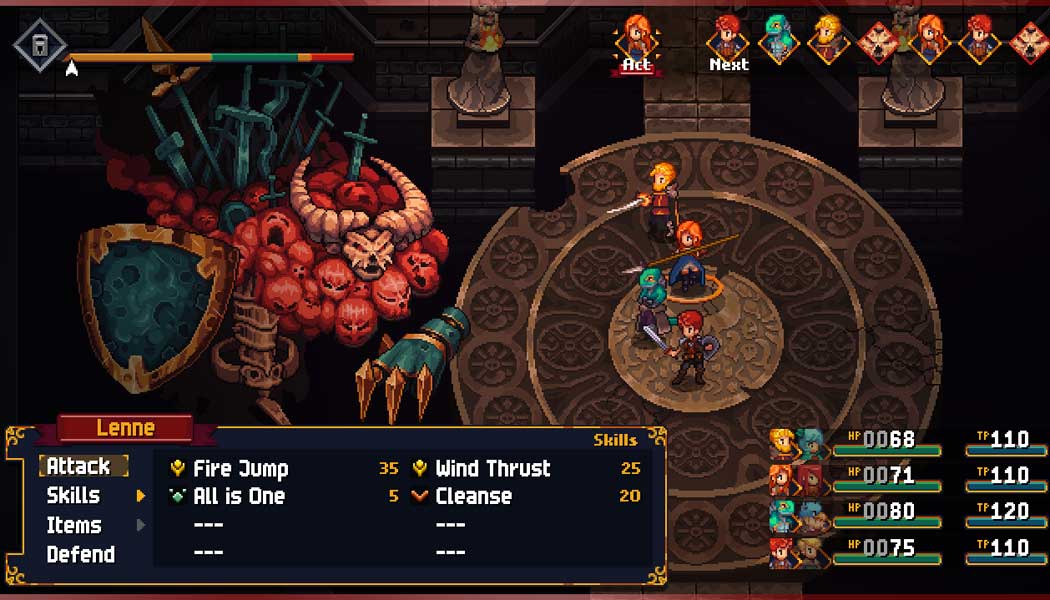Select the teal-haired portrait in the turn order
The image size is (1050, 600).
pyautogui.click(x=777, y=38)
